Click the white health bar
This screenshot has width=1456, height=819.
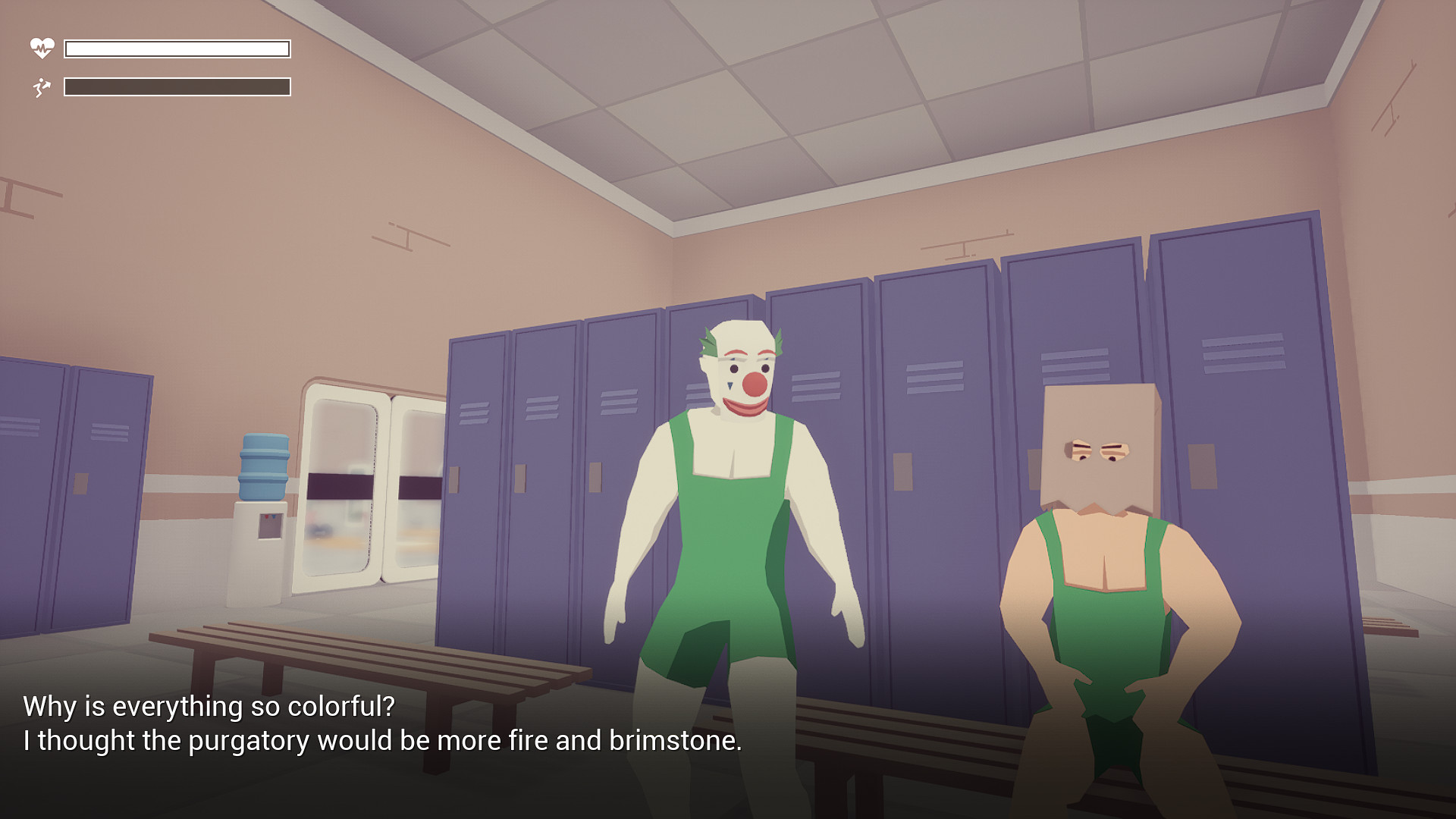point(177,48)
